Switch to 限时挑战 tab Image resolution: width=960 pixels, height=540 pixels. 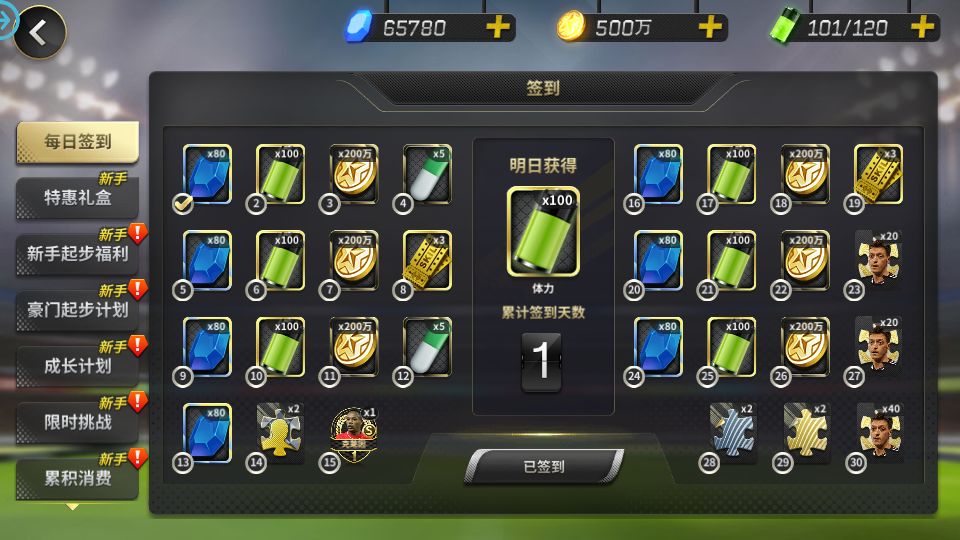pyautogui.click(x=77, y=421)
